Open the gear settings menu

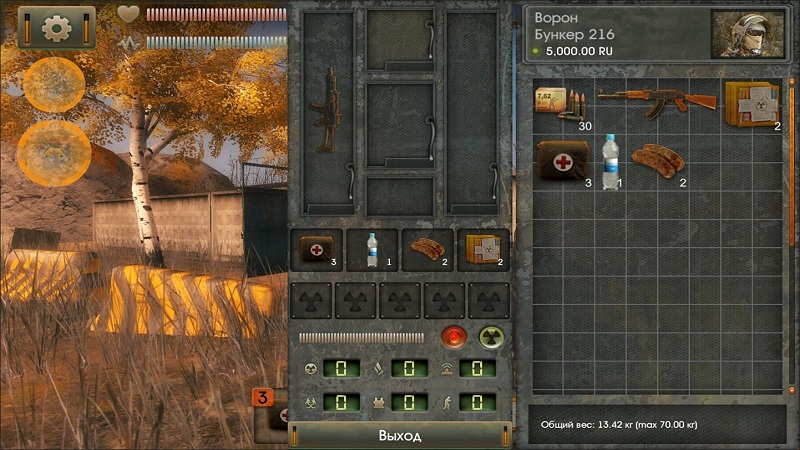coord(56,27)
